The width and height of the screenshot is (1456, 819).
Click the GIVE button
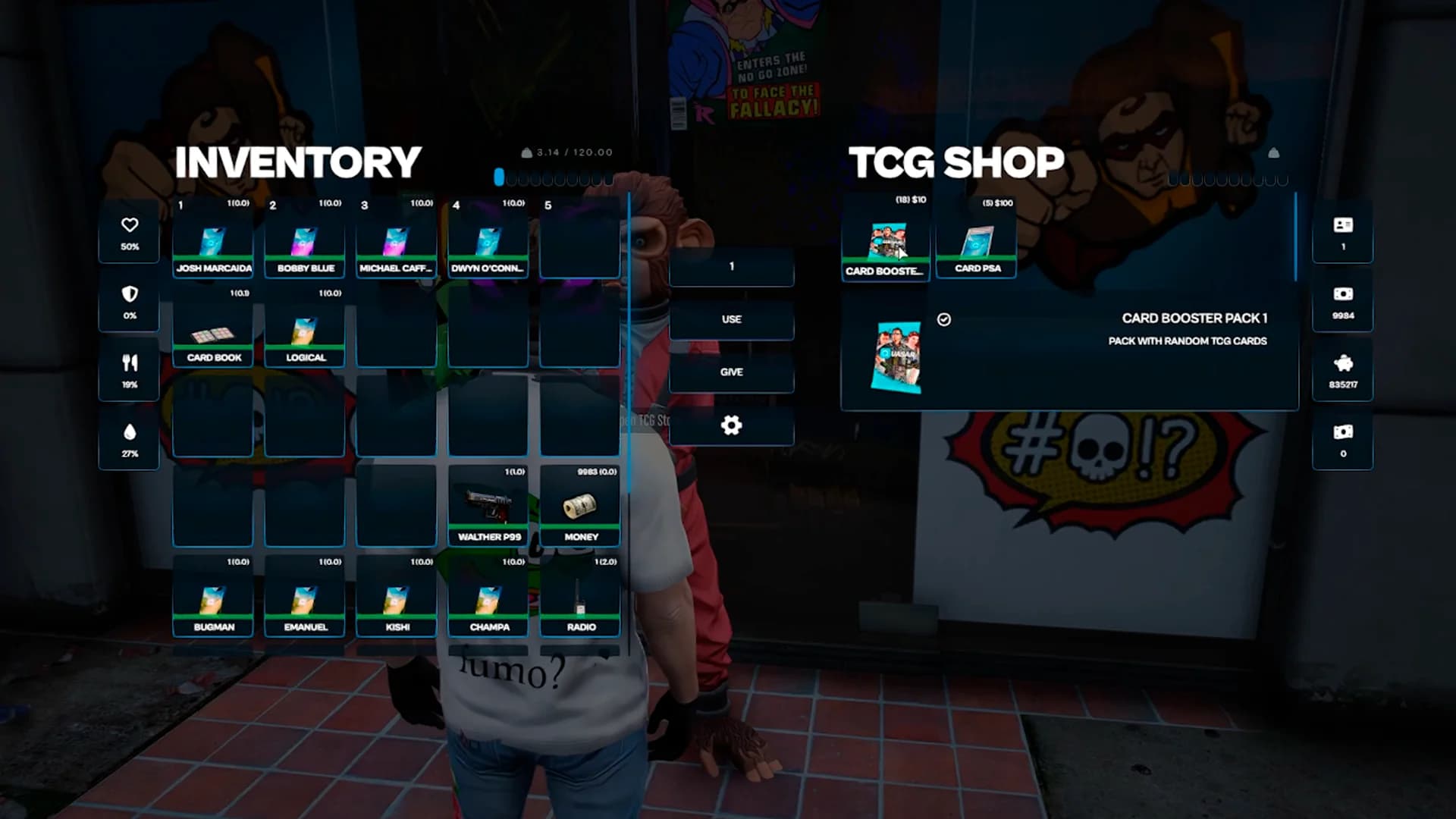click(x=731, y=372)
